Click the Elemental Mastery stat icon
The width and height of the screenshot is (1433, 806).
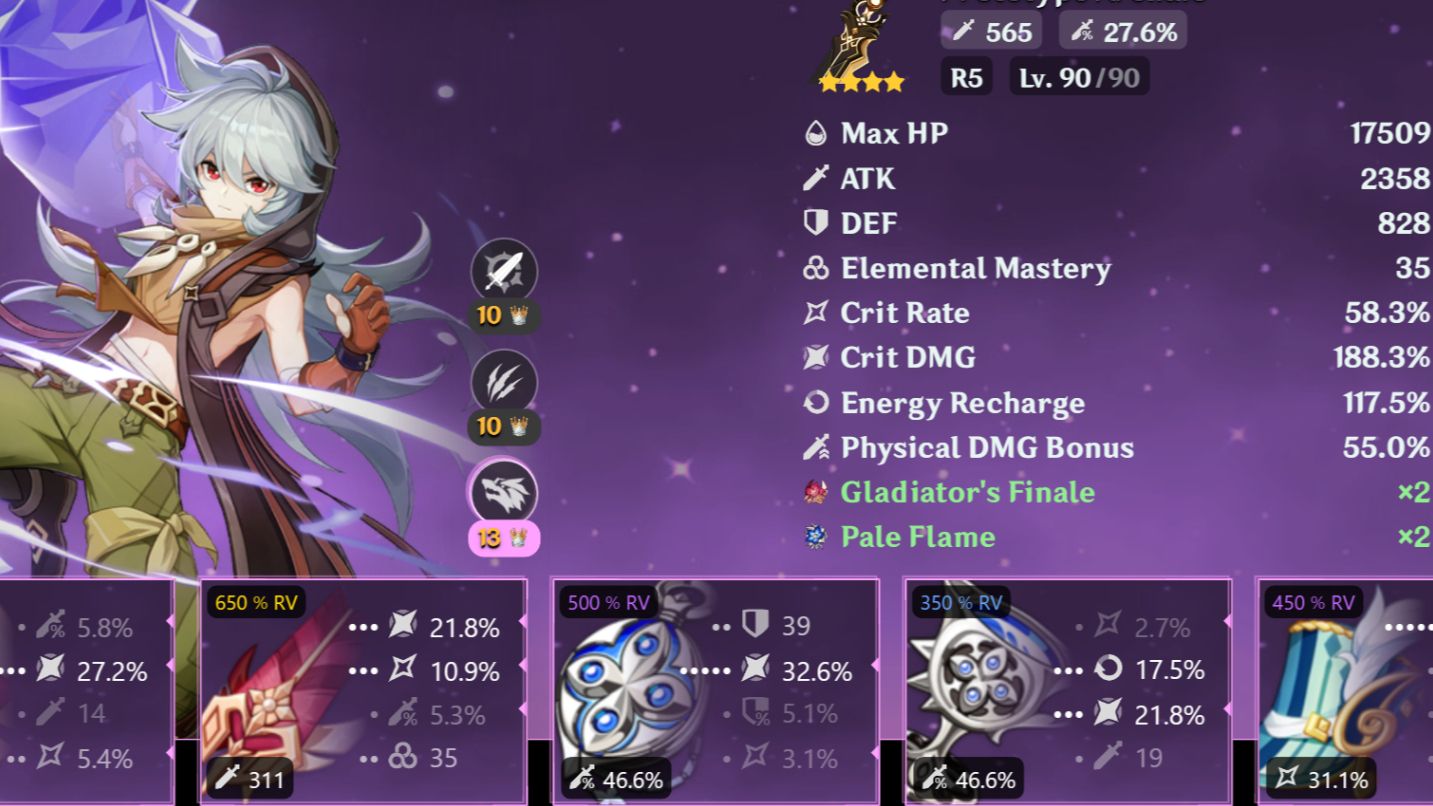(x=816, y=268)
